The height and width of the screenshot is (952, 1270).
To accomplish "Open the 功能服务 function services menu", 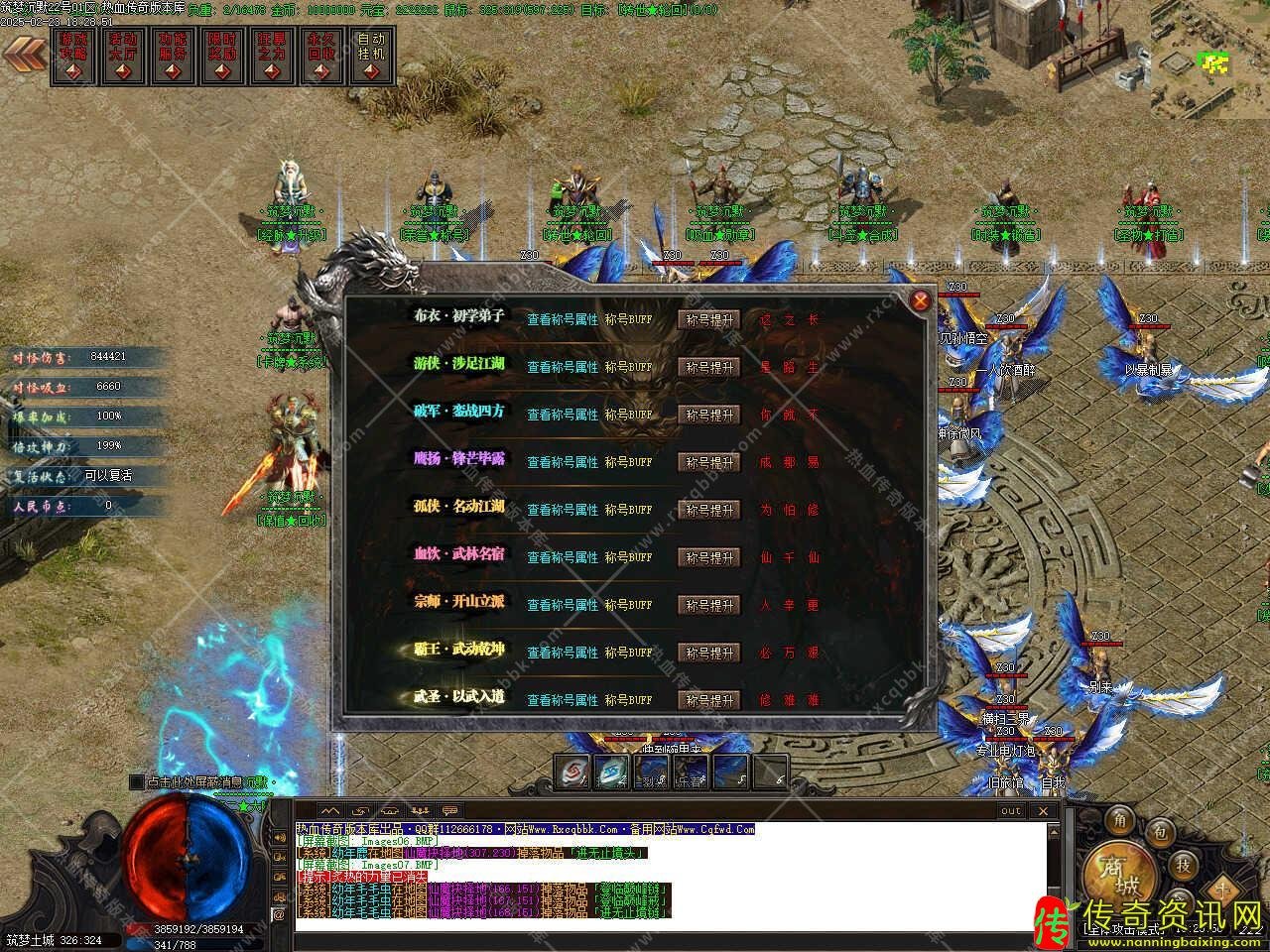I will point(173,57).
